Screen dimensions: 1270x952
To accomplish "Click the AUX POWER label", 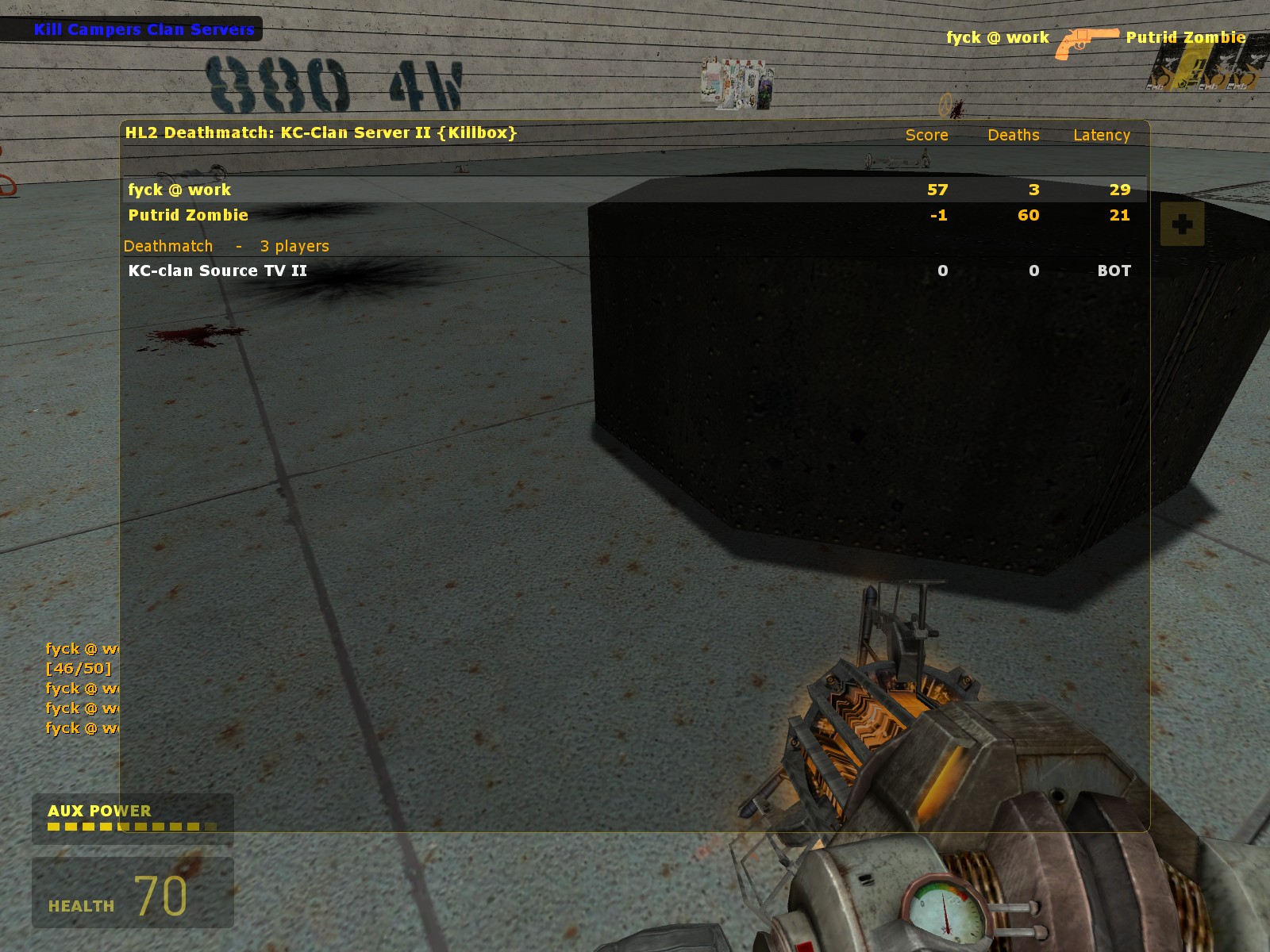I will [98, 812].
